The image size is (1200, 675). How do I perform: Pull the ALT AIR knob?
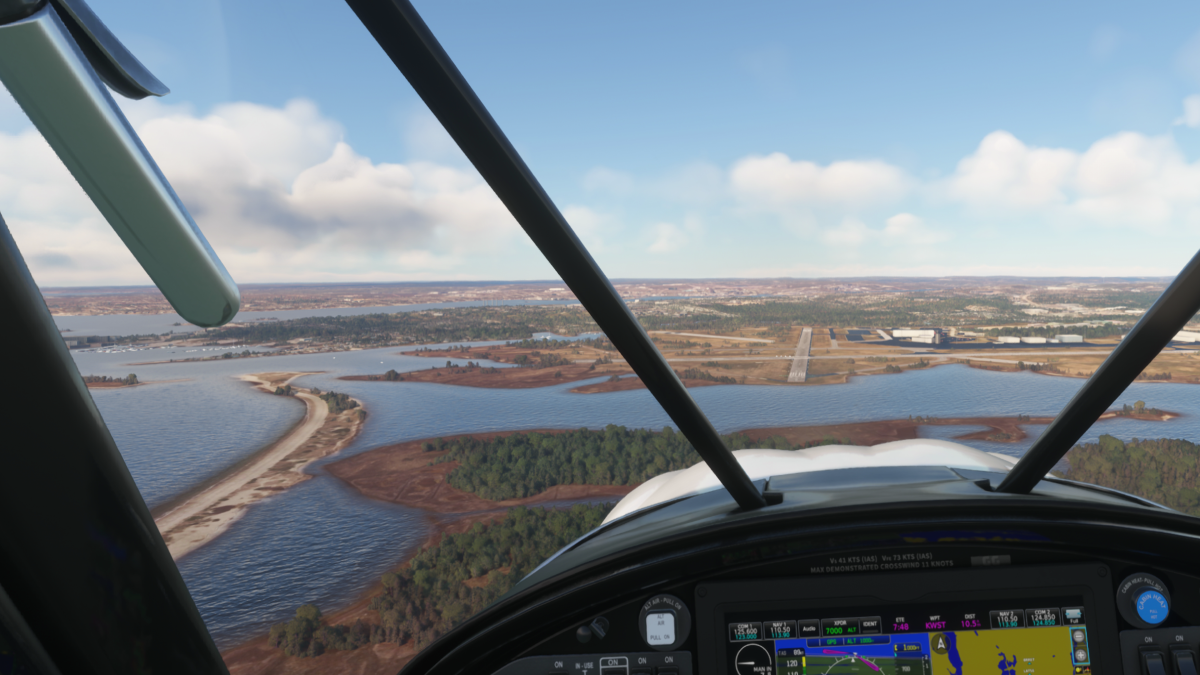pos(660,628)
